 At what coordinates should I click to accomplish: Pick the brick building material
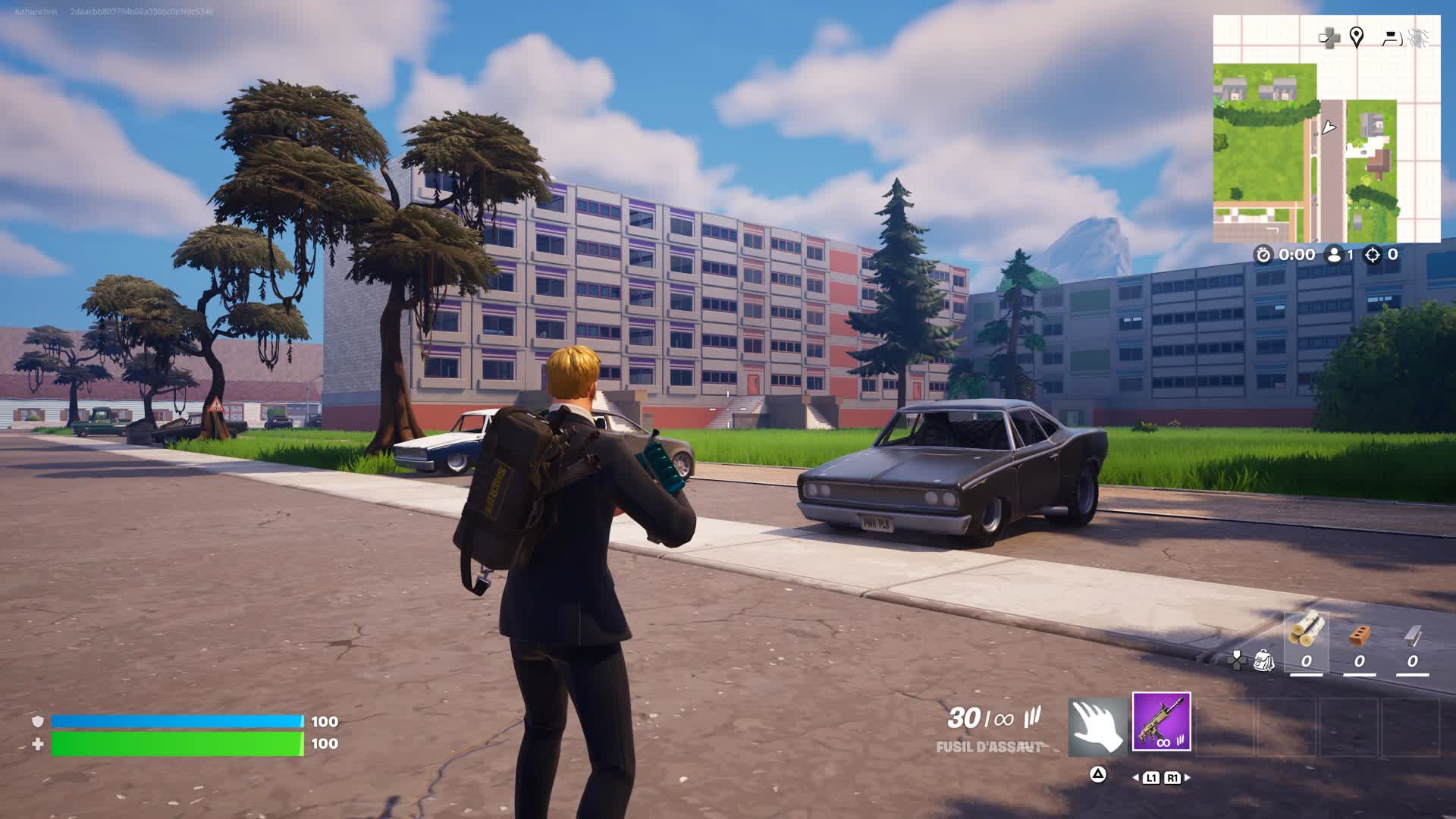(x=1359, y=635)
